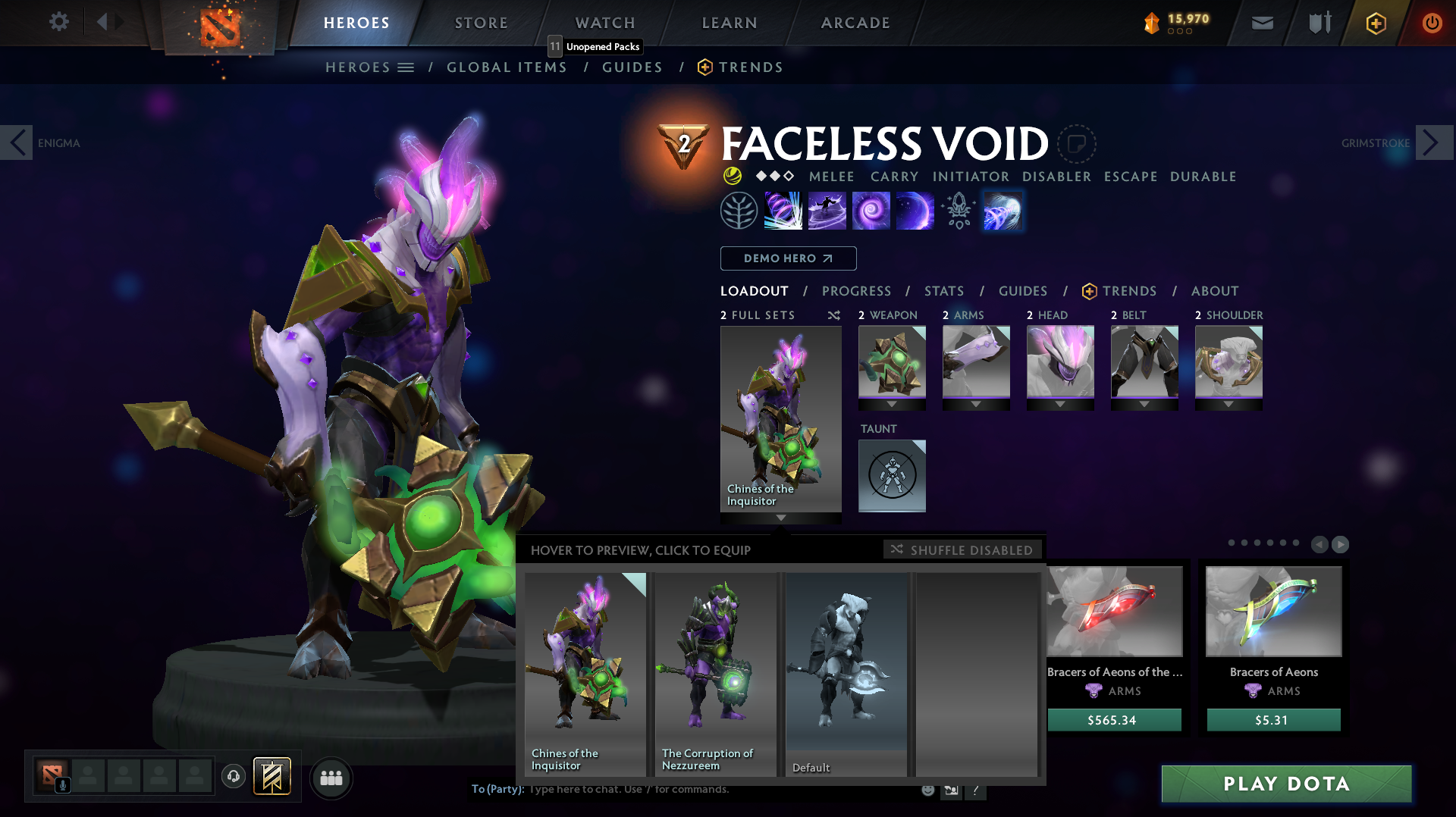The height and width of the screenshot is (817, 1456).
Task: Open Dota Plus hexagon icon in top bar
Action: 1375,23
